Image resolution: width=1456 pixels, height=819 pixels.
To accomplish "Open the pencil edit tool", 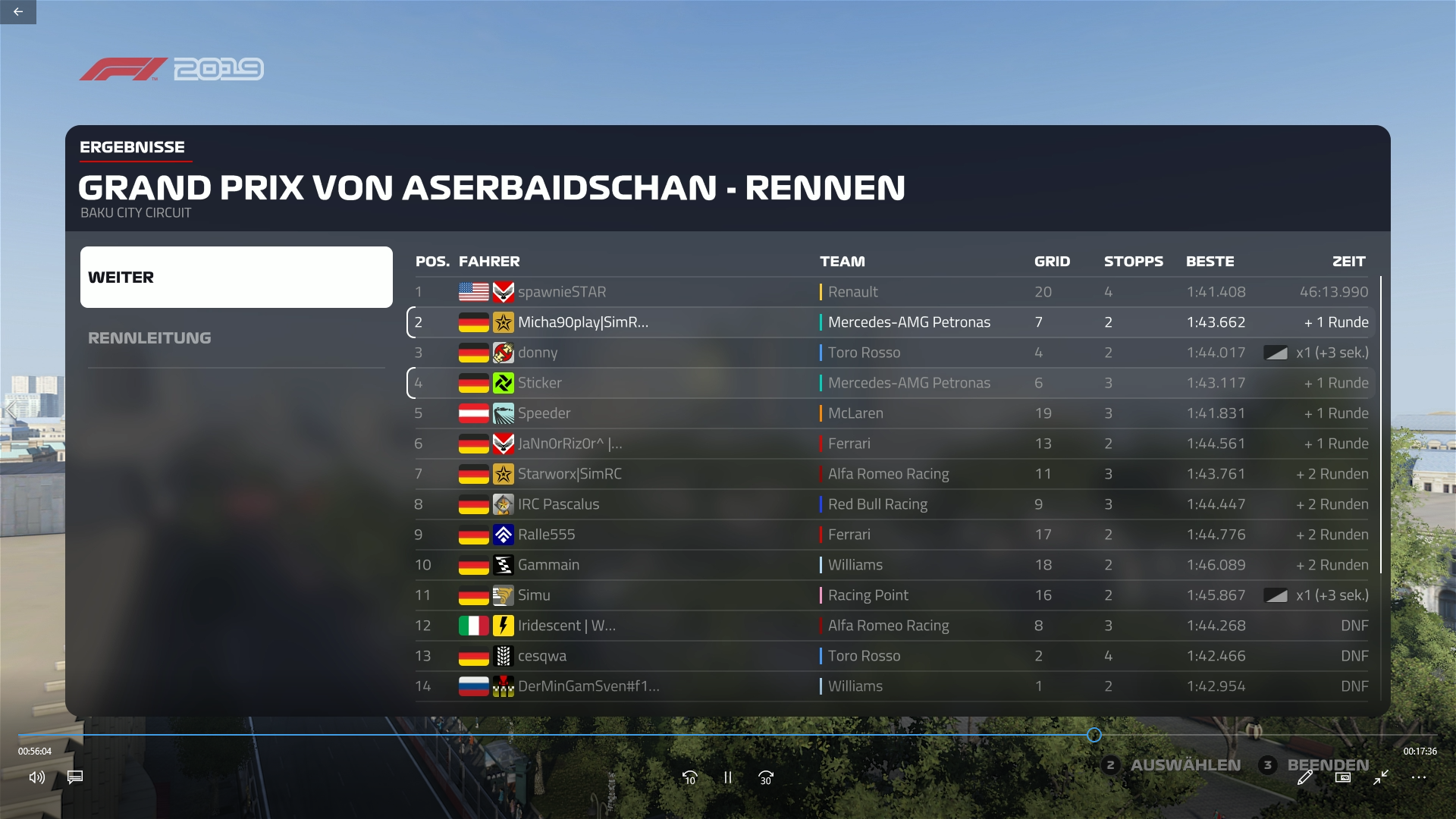I will (x=1305, y=777).
